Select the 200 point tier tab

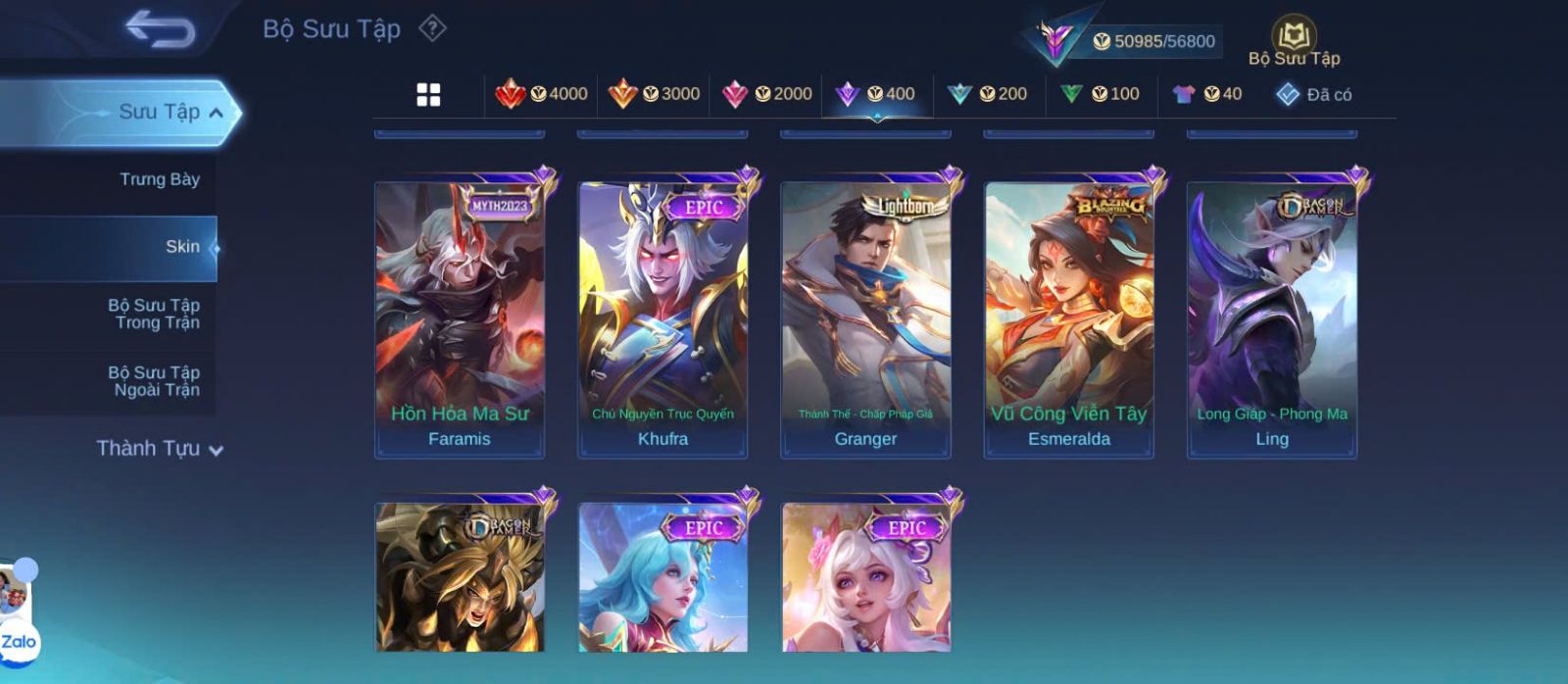(x=988, y=94)
